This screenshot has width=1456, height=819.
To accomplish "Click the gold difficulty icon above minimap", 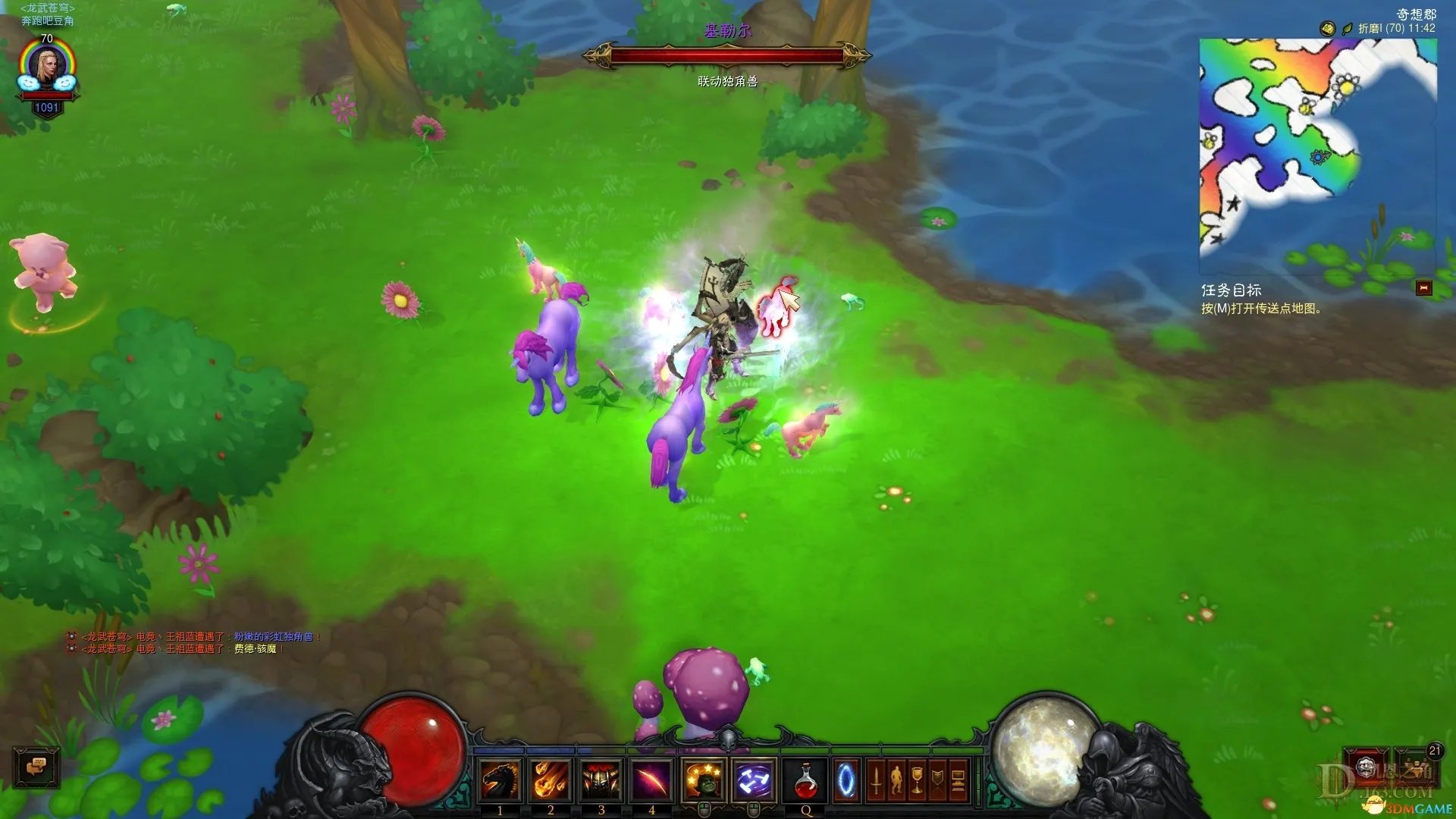I will (x=1327, y=29).
